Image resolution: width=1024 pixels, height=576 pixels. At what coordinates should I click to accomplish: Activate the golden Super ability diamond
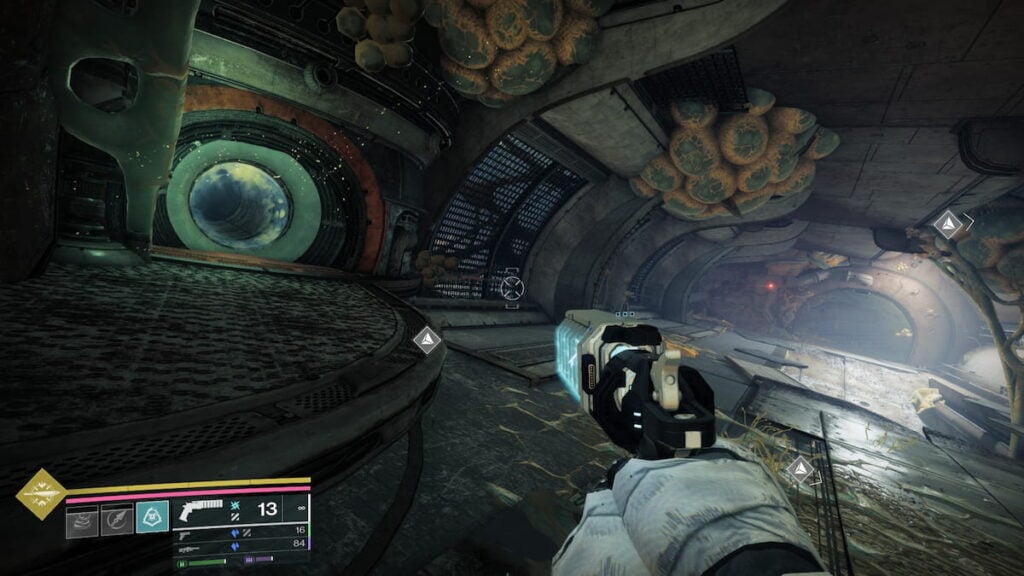coord(41,494)
